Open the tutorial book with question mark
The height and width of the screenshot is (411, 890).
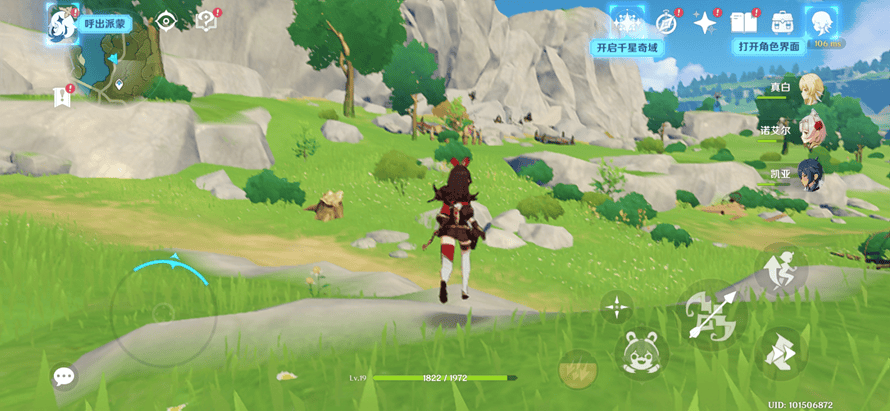207,21
